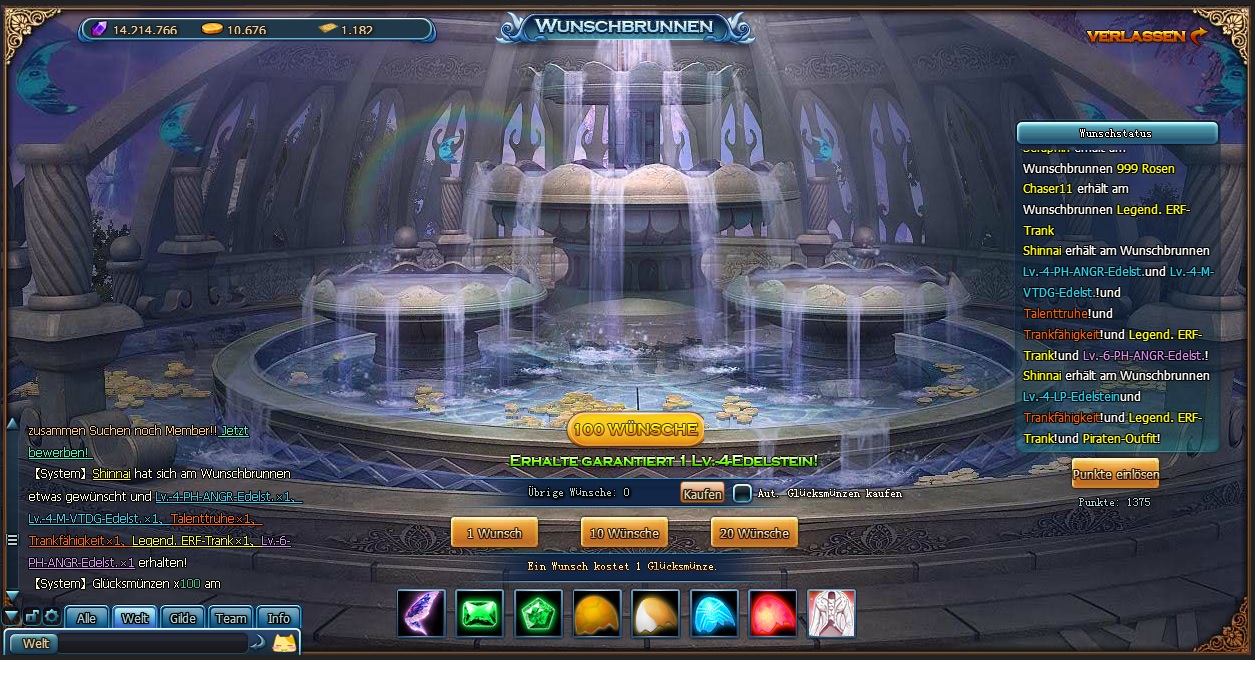Make 100 wishes with the 100 Wünsche button
This screenshot has height=675, width=1255.
click(635, 429)
